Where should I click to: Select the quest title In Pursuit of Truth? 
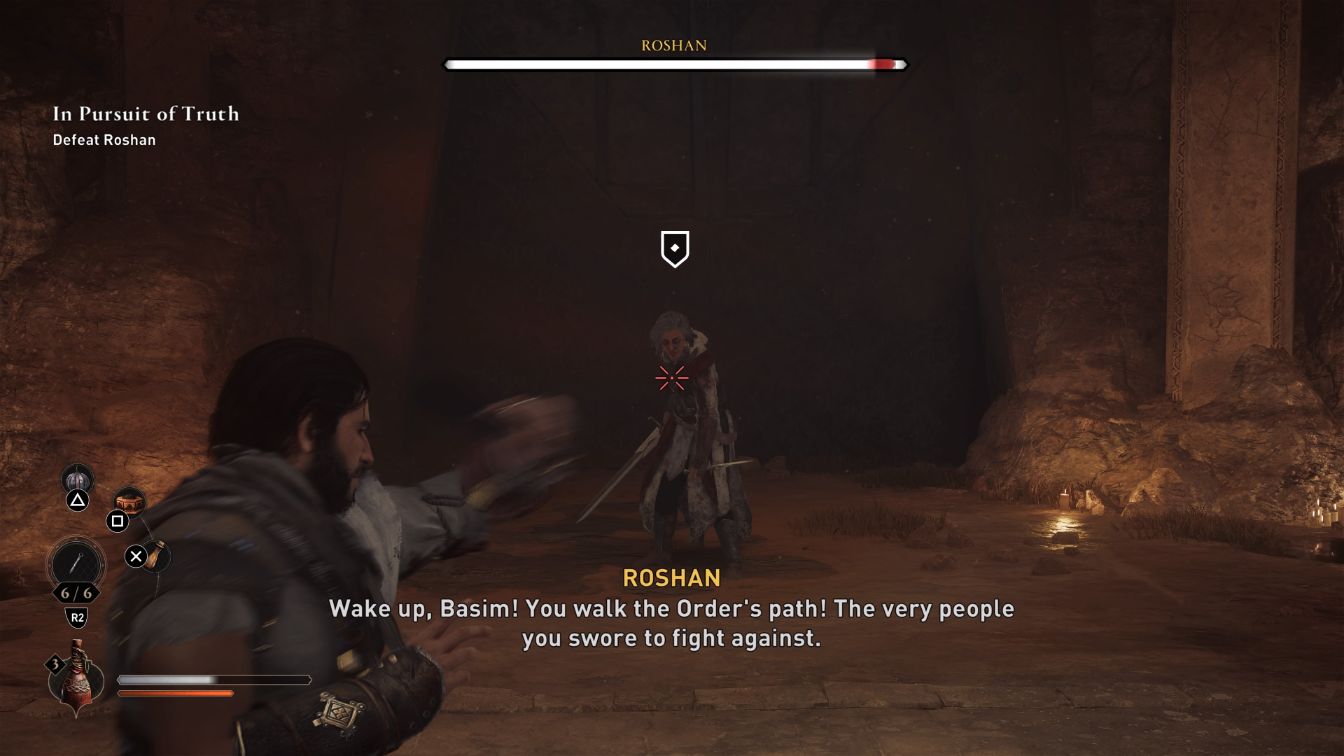click(x=145, y=114)
